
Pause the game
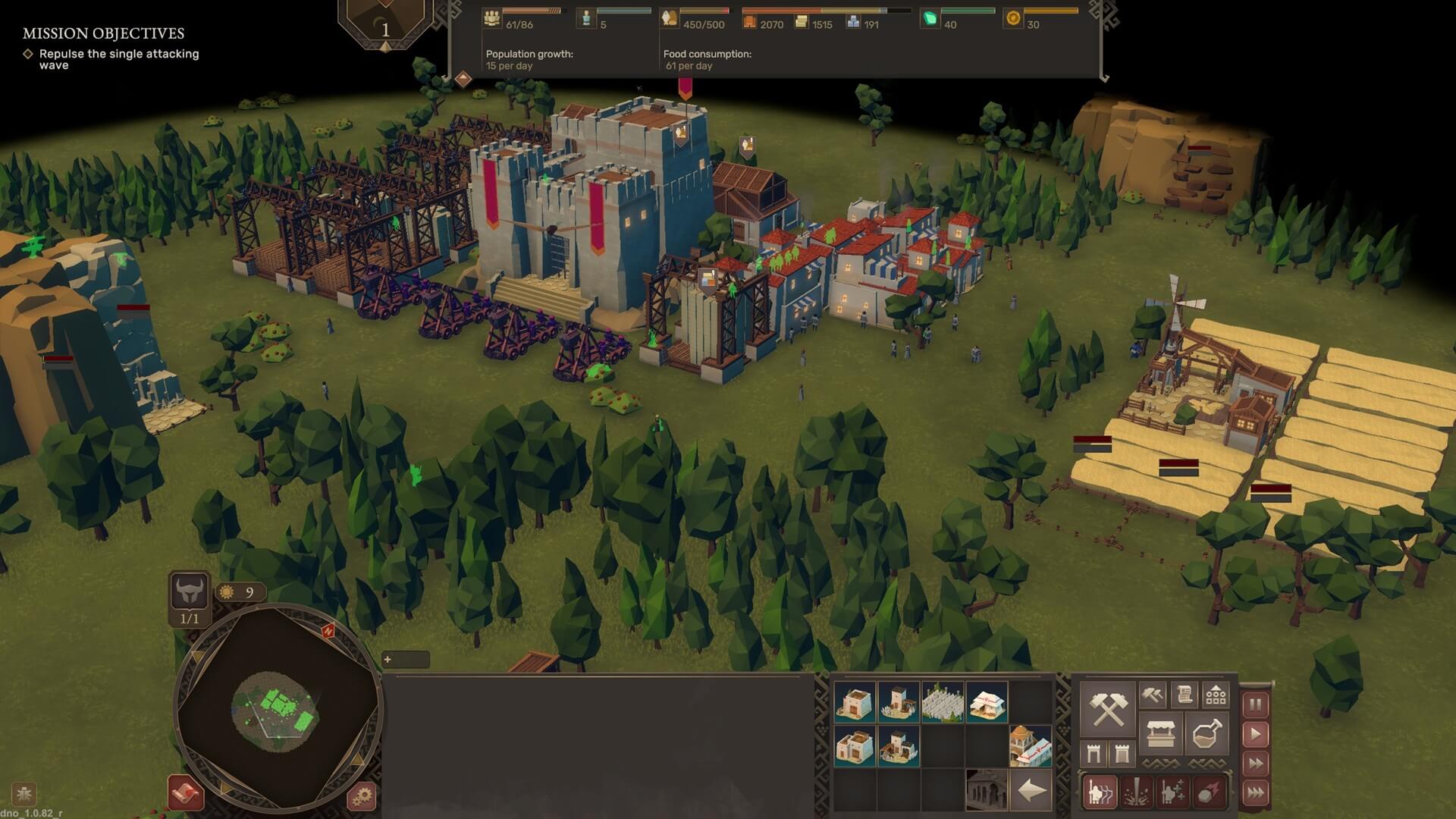(x=1255, y=704)
